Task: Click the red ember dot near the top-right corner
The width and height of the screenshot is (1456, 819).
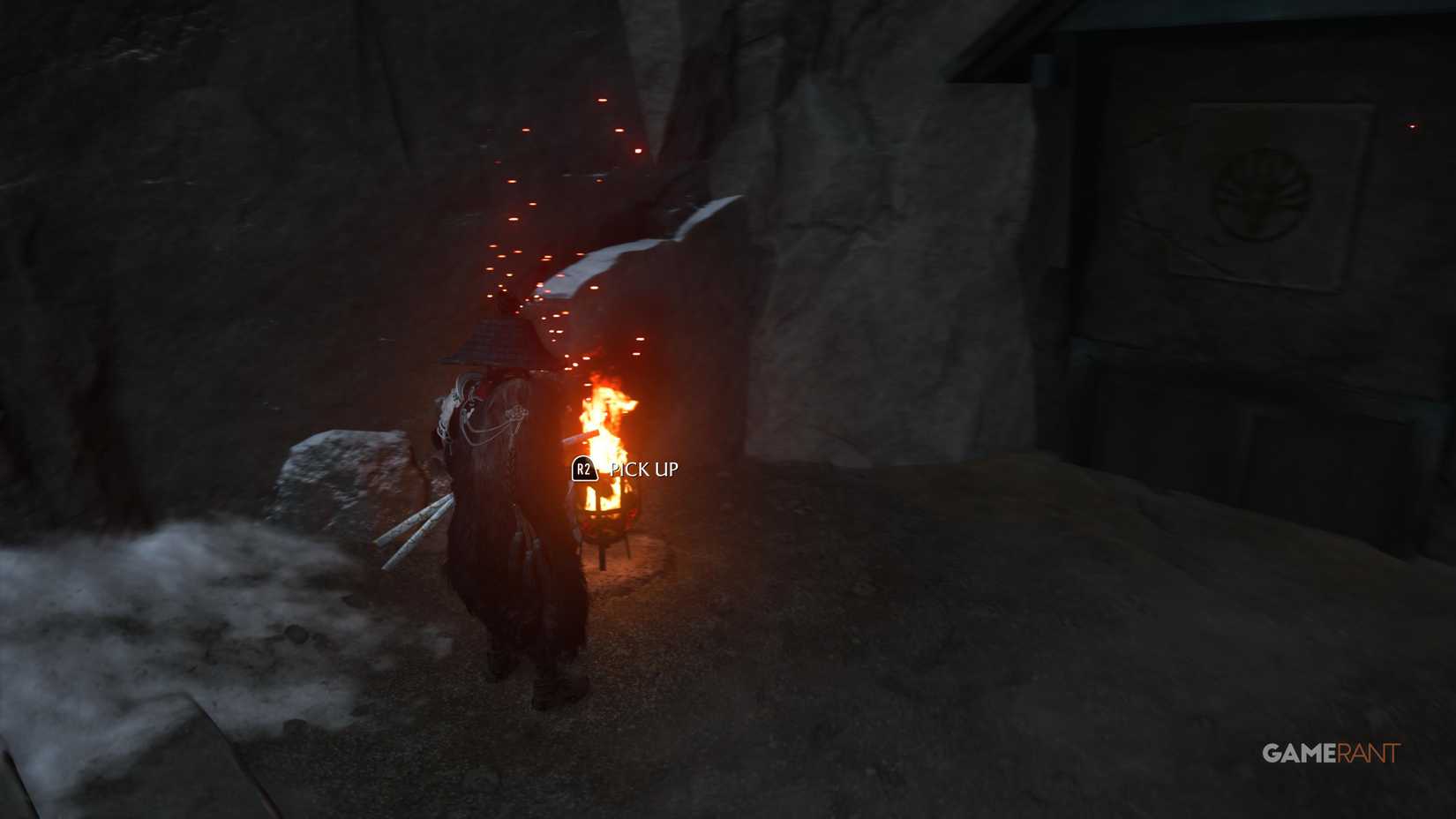Action: point(1412,128)
